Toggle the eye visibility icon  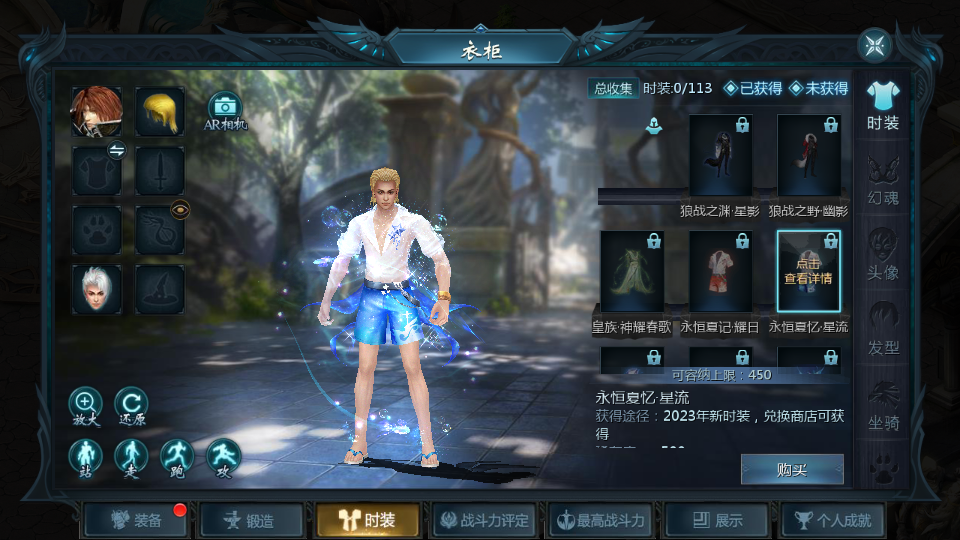(180, 209)
